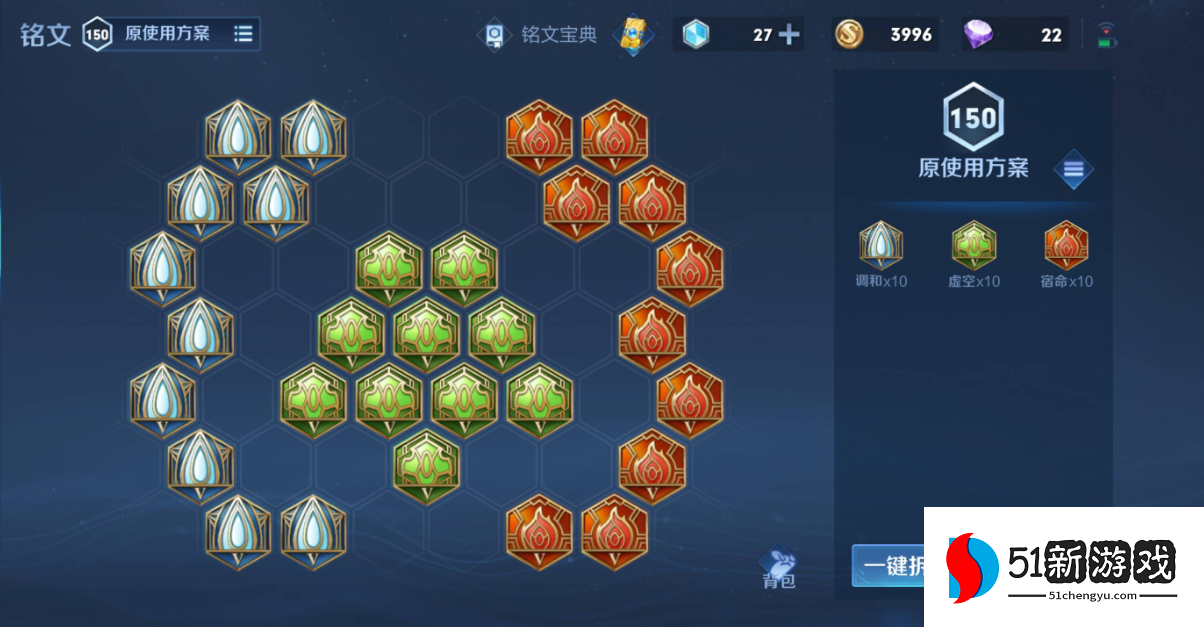Image resolution: width=1204 pixels, height=627 pixels.
Task: Click the 一键拆卸 one-key button
Action: click(888, 565)
